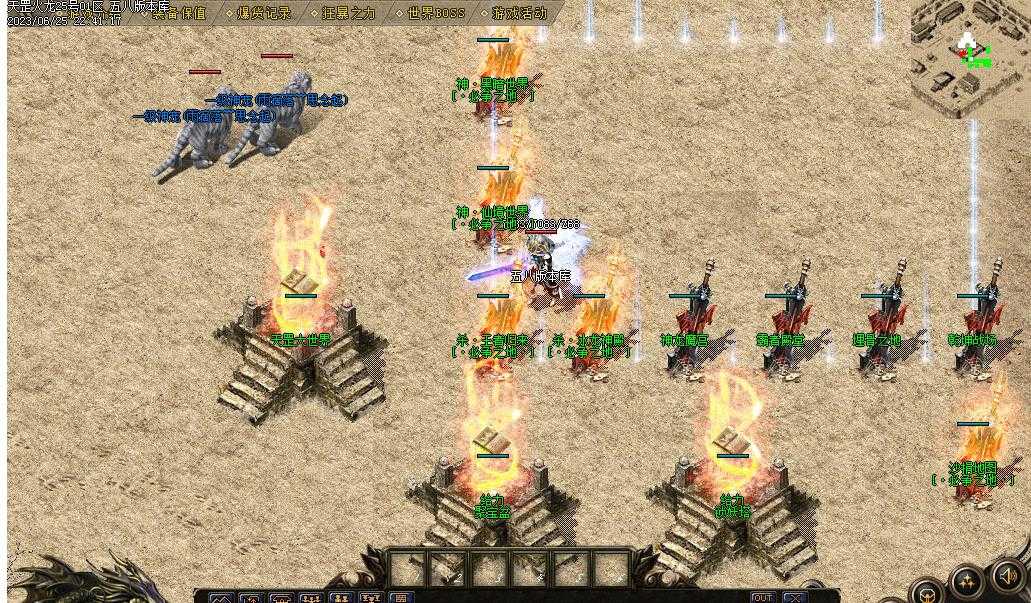Show the 游戏活动 events menu

(x=519, y=14)
